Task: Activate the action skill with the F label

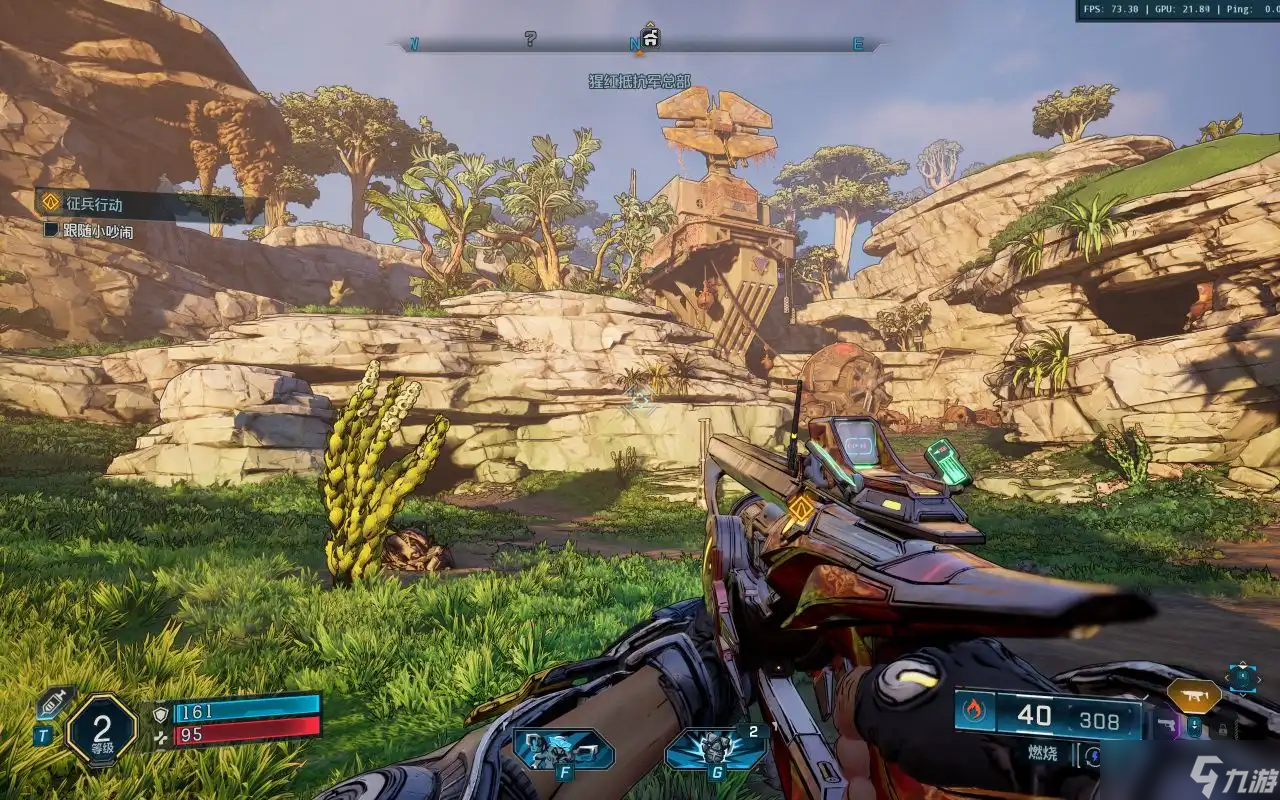Action: [x=563, y=749]
